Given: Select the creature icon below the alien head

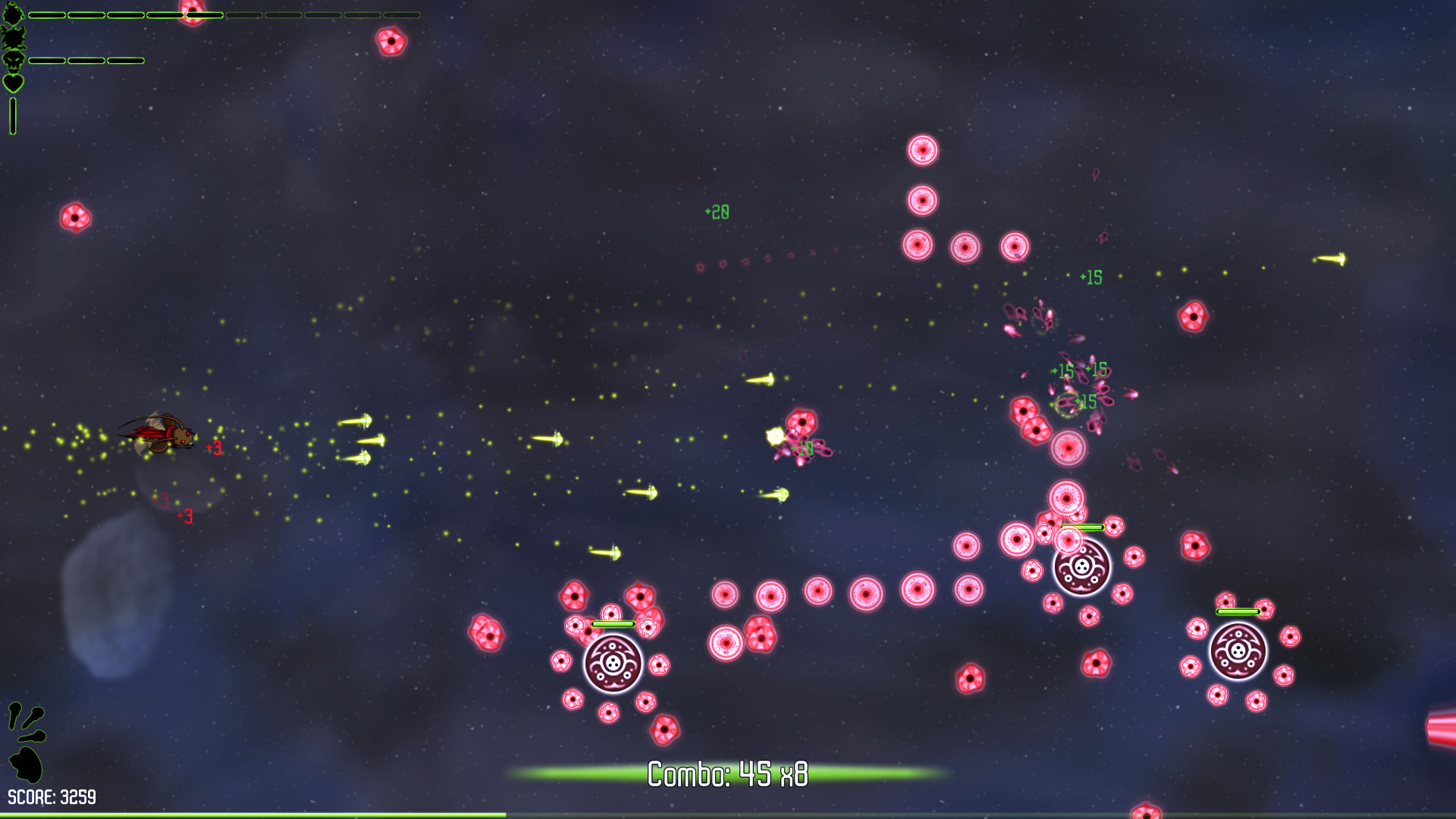Looking at the screenshot, I should [13, 38].
